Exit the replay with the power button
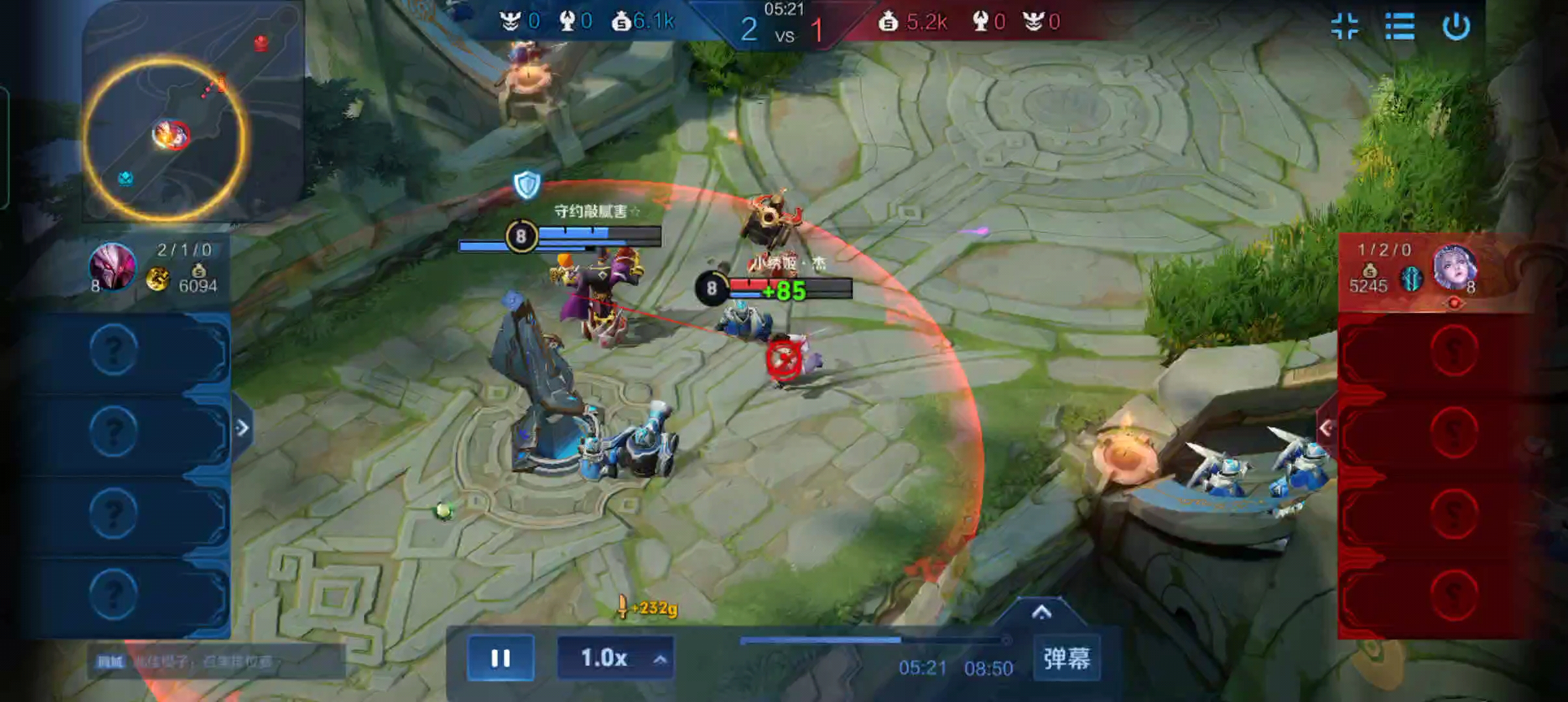 point(1456,27)
